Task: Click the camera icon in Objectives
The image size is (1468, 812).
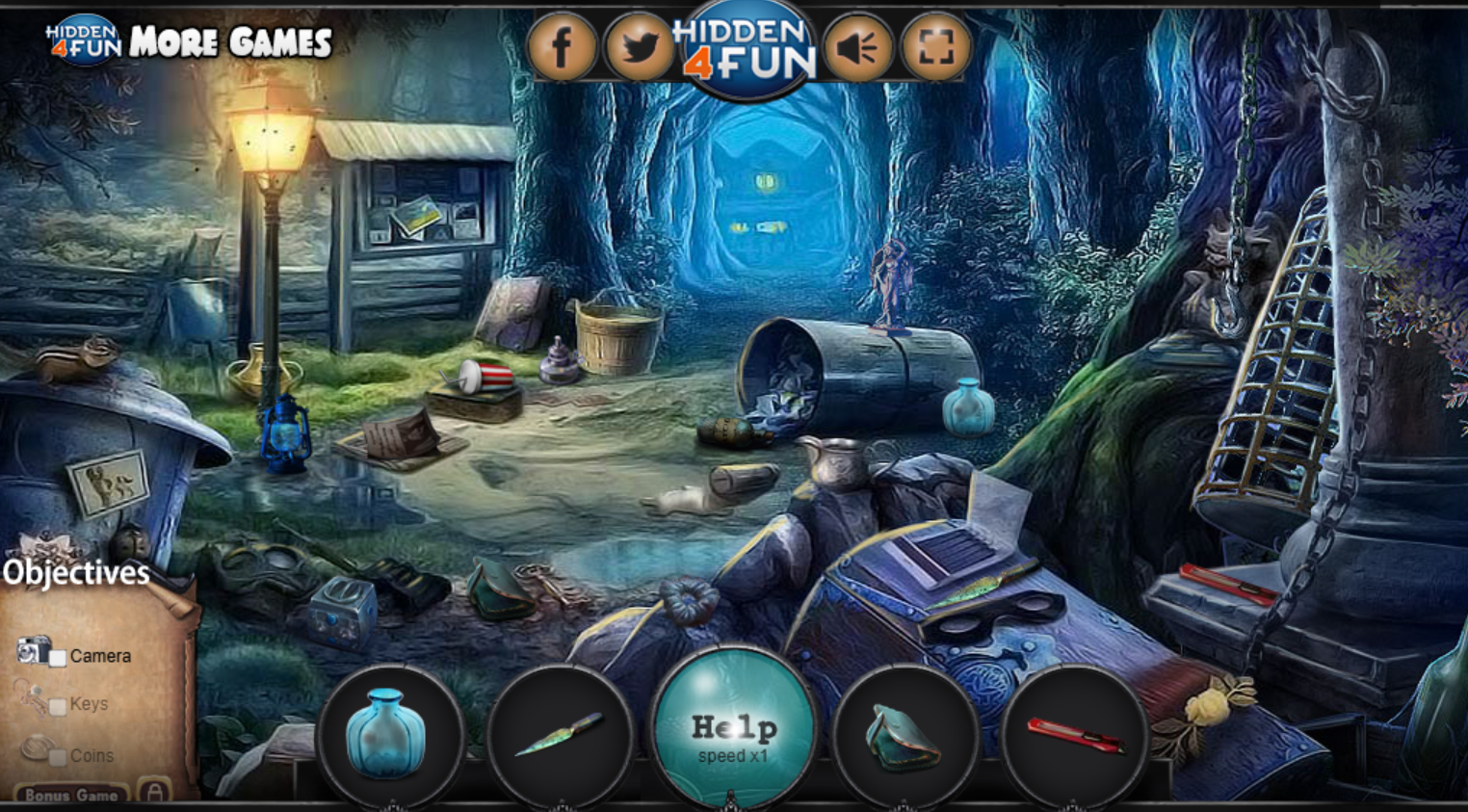Action: click(32, 652)
